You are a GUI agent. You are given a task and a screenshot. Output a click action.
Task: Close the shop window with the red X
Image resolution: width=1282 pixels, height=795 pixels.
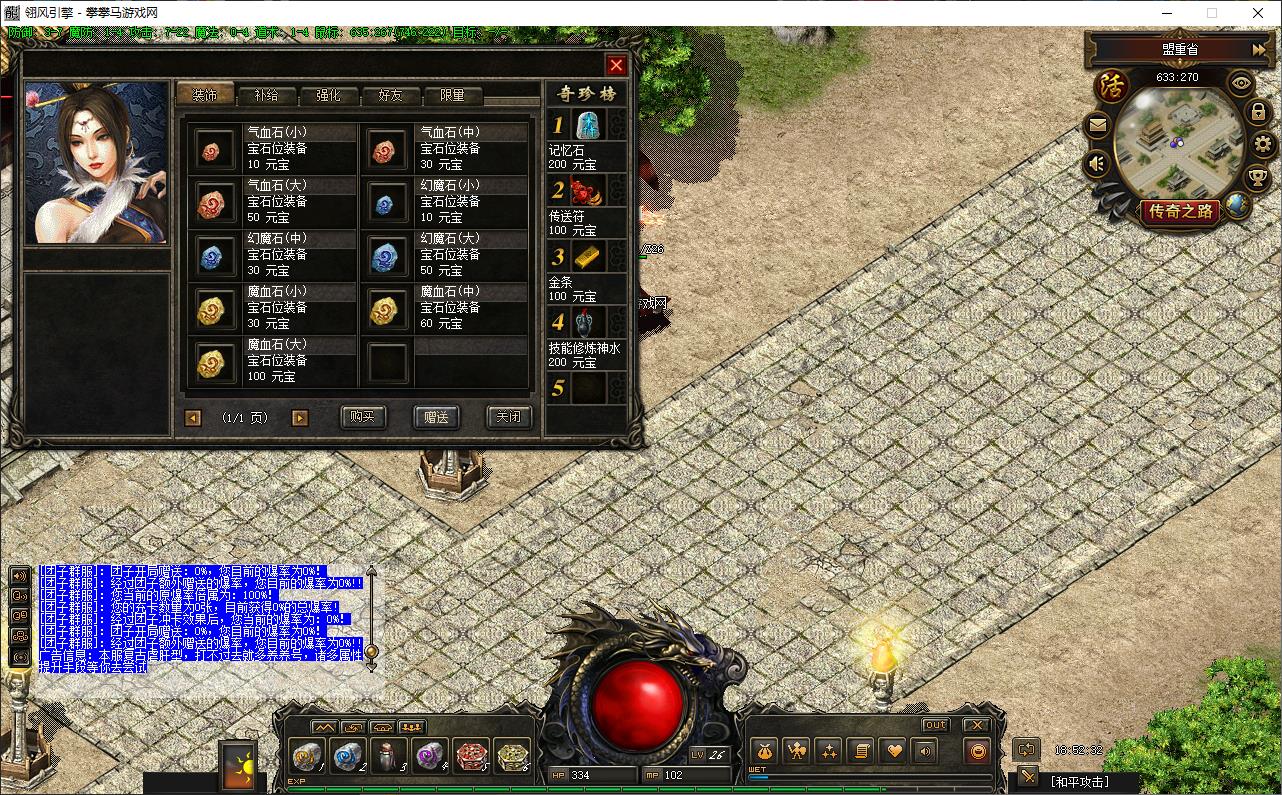click(x=616, y=65)
